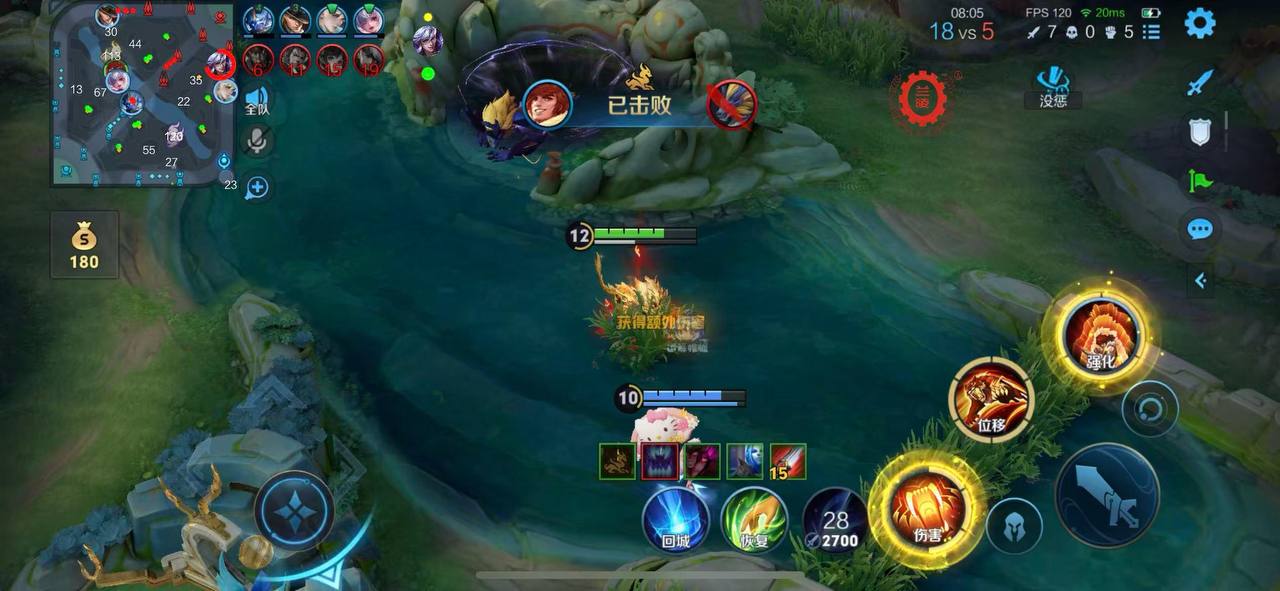Open the gold shop showing 180
The image size is (1280, 591).
tap(84, 244)
